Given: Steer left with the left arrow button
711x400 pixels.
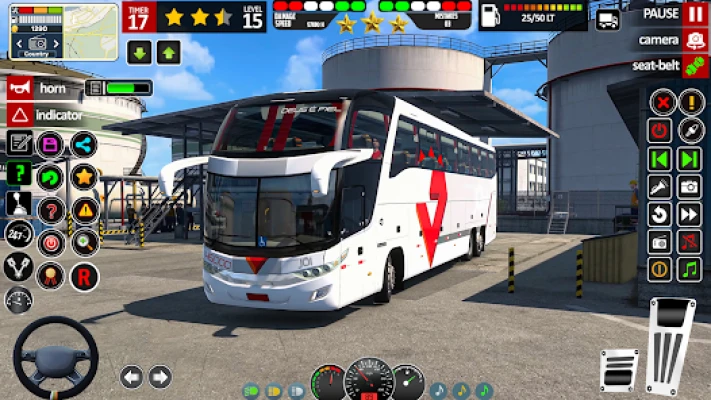Looking at the screenshot, I should pos(131,377).
